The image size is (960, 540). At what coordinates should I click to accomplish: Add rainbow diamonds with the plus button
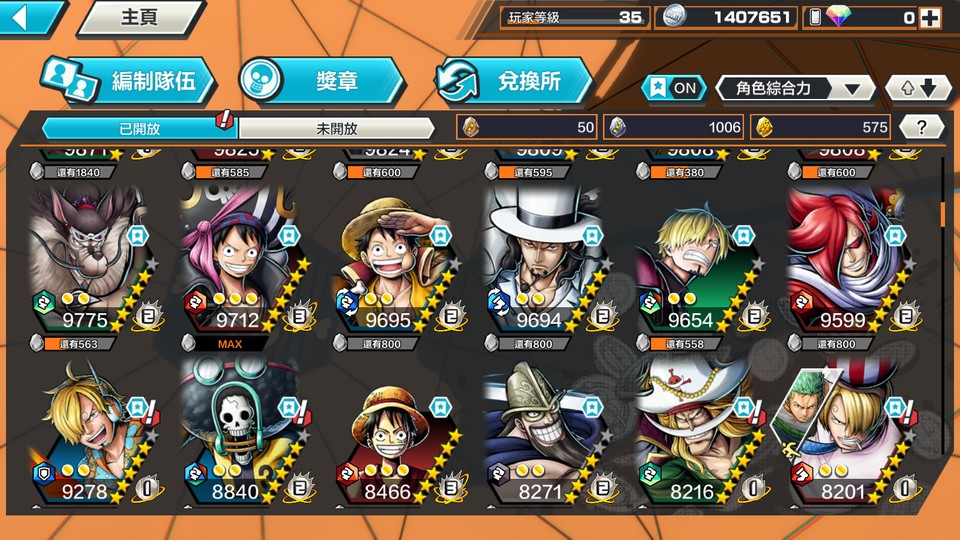tap(930, 17)
